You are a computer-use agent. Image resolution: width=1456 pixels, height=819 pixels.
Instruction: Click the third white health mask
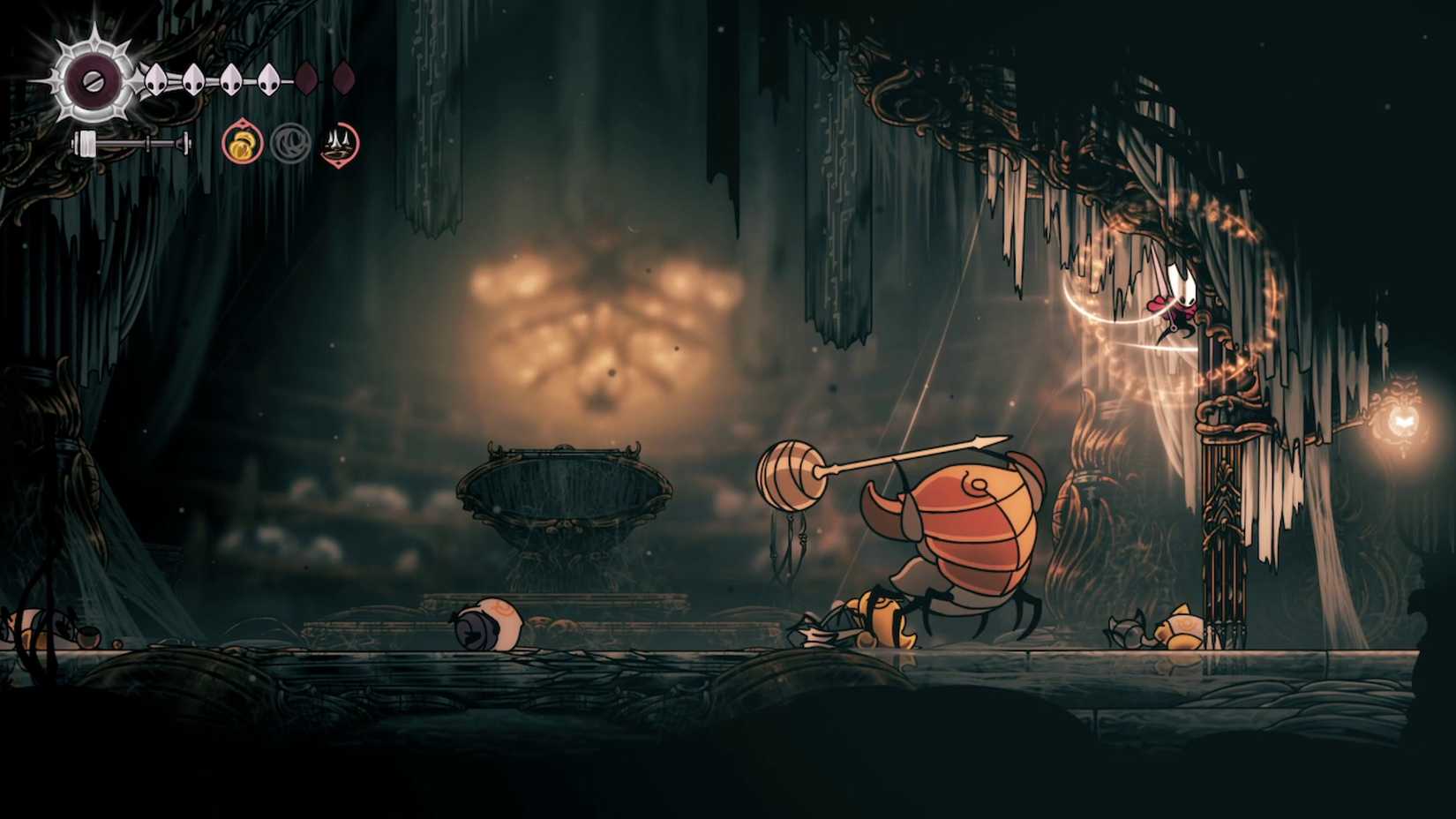click(231, 77)
